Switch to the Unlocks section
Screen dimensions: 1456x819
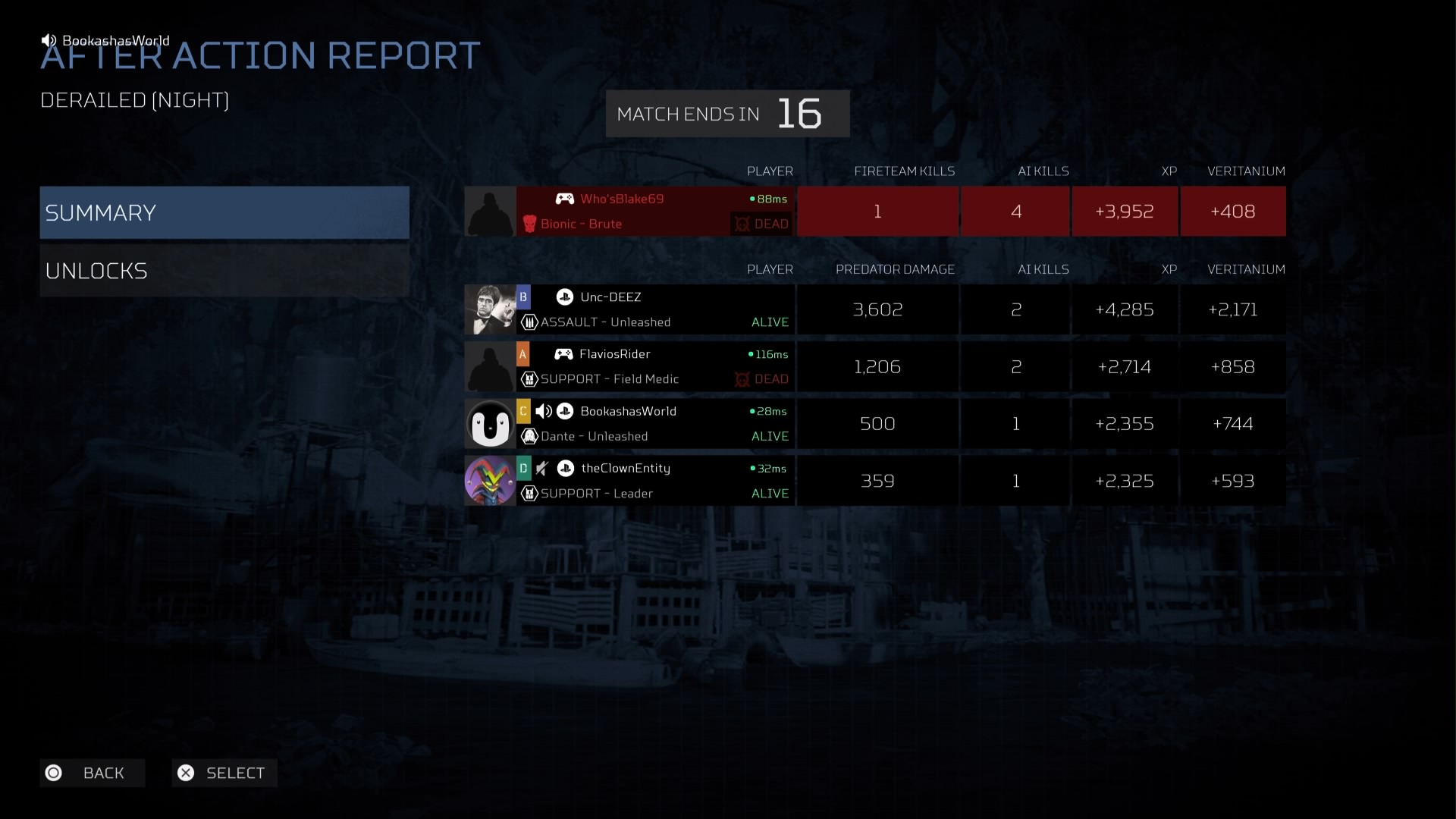pyautogui.click(x=224, y=271)
